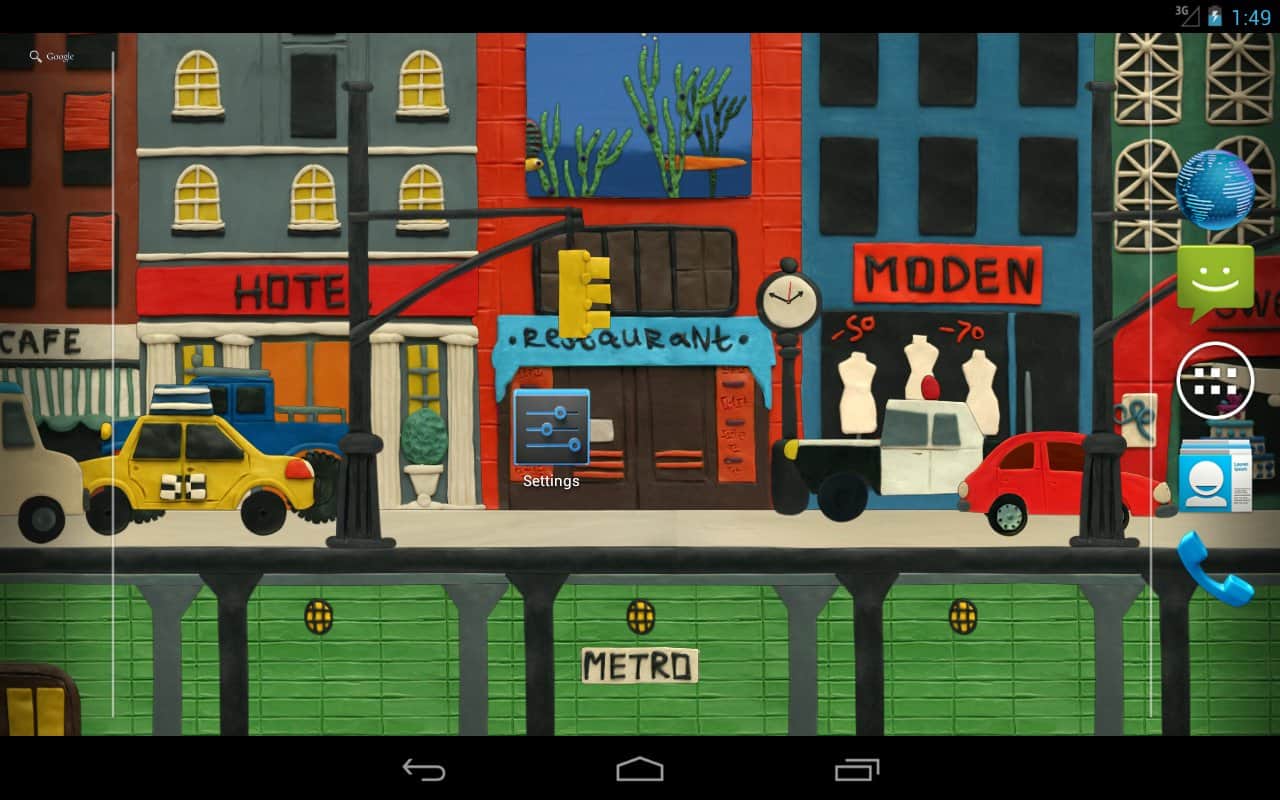Open the all-apps drawer grid button
Screen dimensions: 1280x800
click(x=1215, y=380)
